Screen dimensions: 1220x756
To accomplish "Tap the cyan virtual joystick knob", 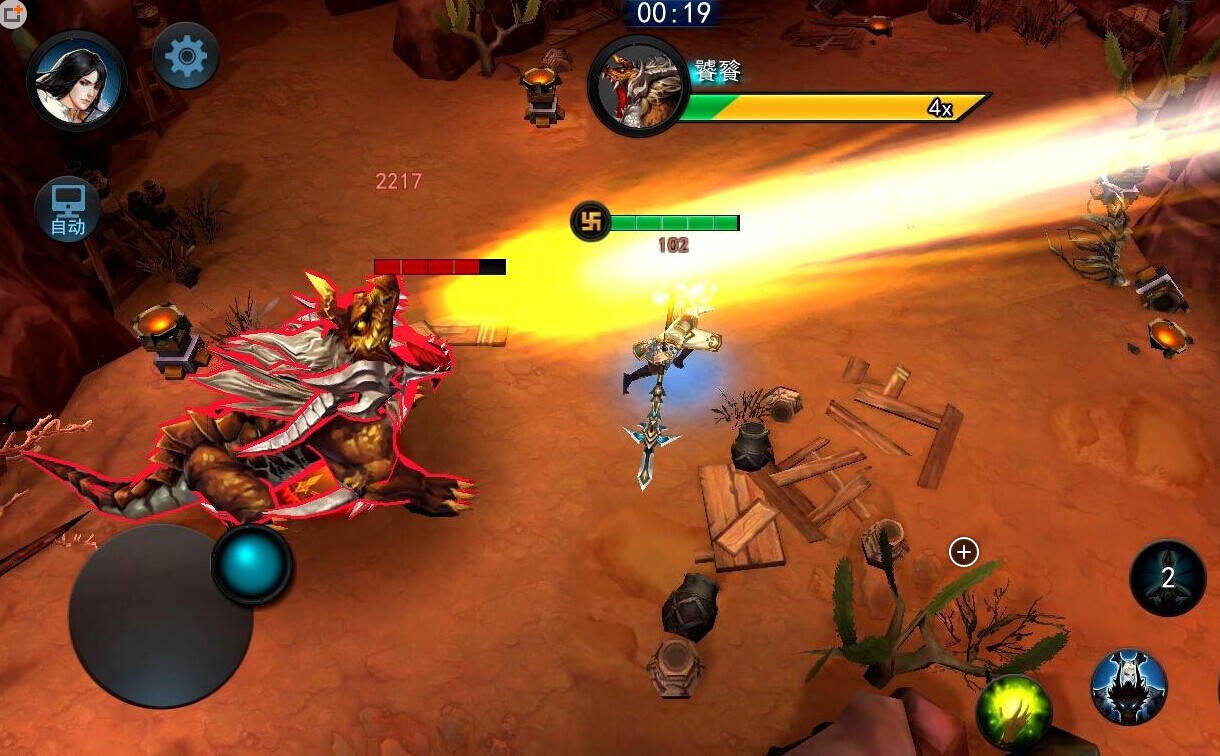I will tap(252, 564).
